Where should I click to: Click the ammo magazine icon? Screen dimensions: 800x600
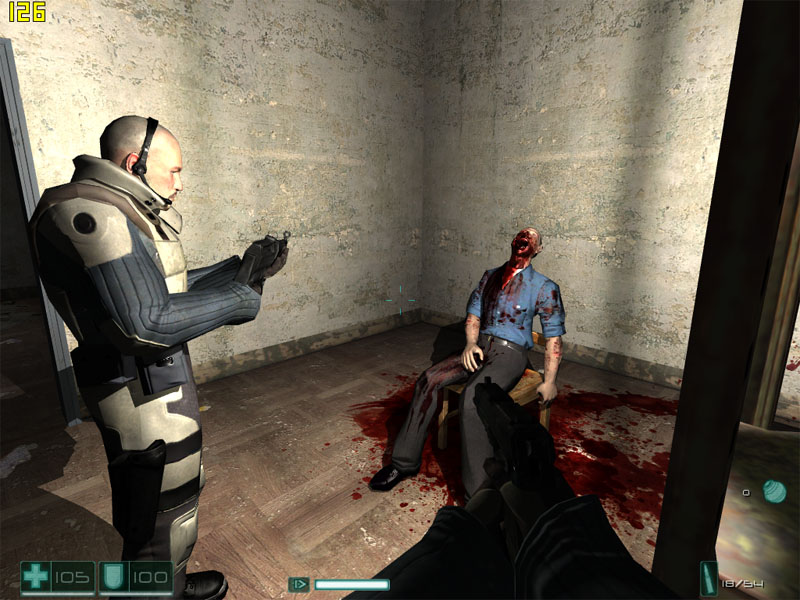tap(709, 578)
